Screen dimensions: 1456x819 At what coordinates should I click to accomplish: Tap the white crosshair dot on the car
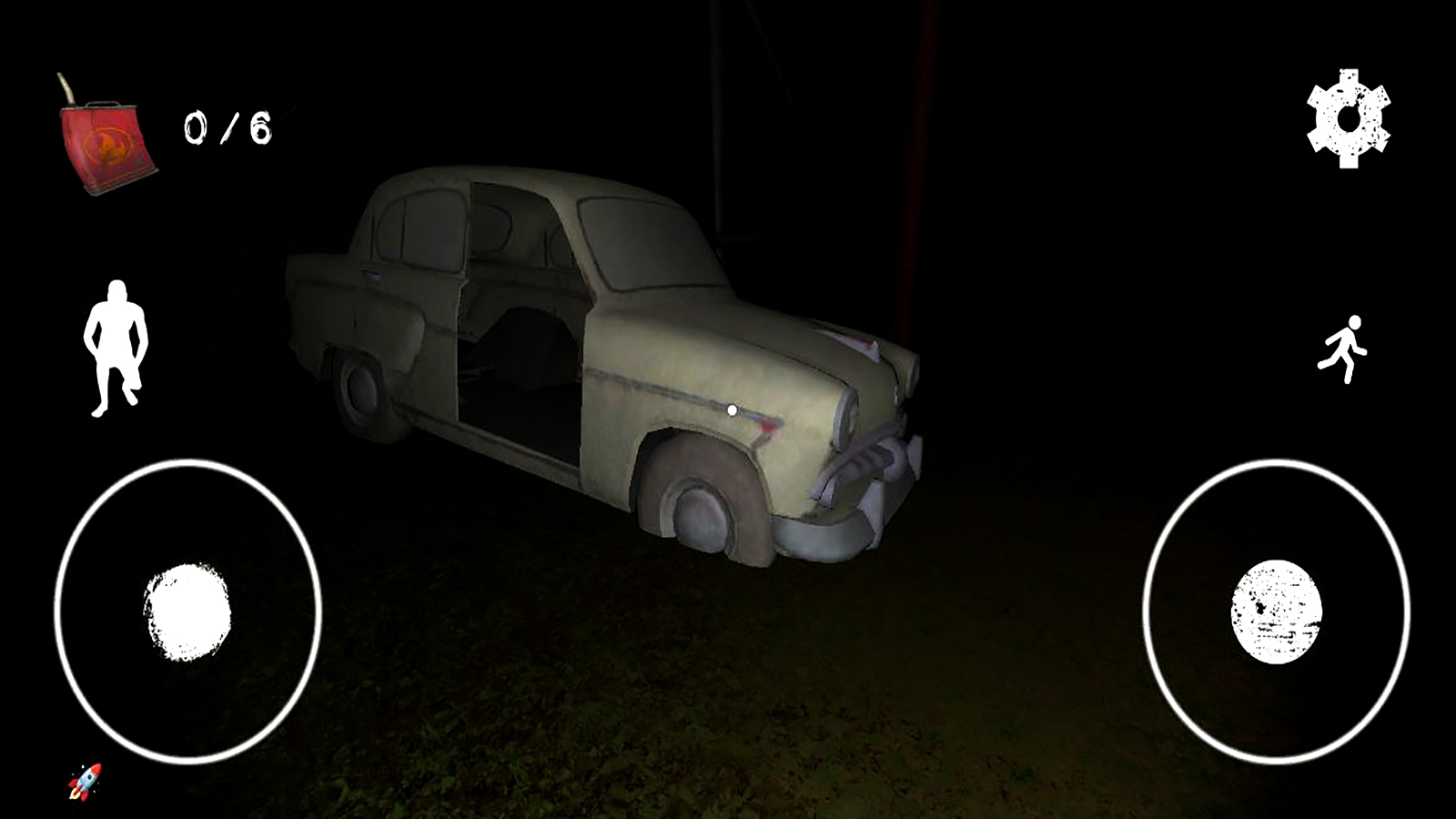click(733, 409)
